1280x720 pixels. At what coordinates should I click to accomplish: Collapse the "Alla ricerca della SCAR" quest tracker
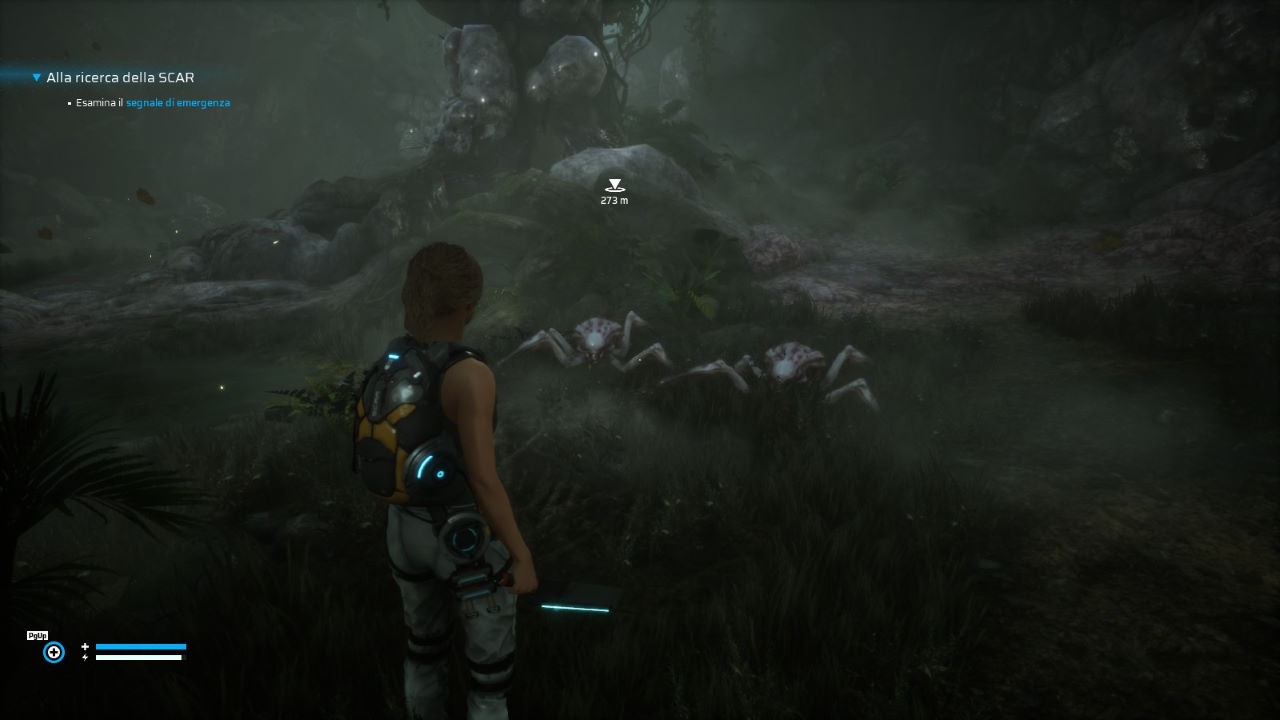37,77
